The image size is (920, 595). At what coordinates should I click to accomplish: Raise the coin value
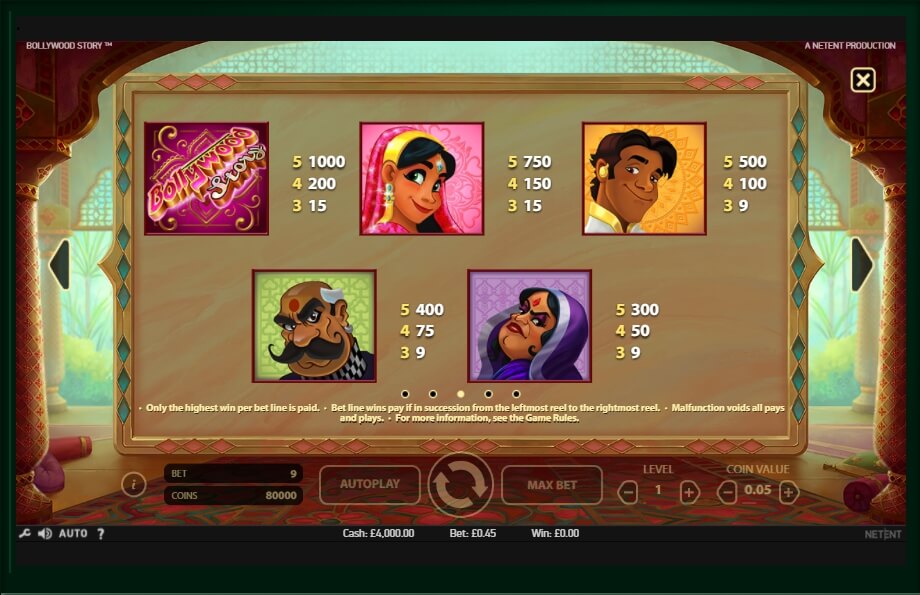click(789, 491)
